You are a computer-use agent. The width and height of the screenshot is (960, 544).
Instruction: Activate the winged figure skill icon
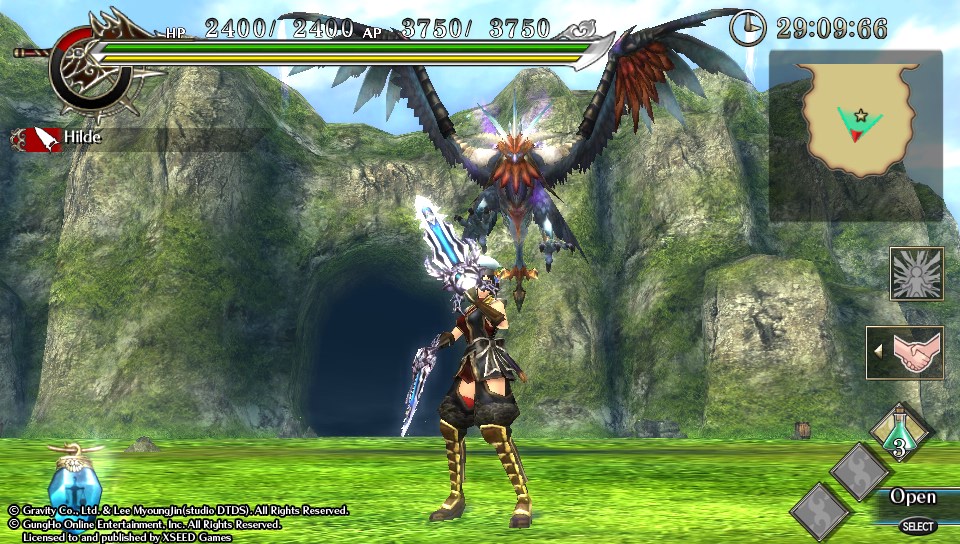pyautogui.click(x=916, y=274)
